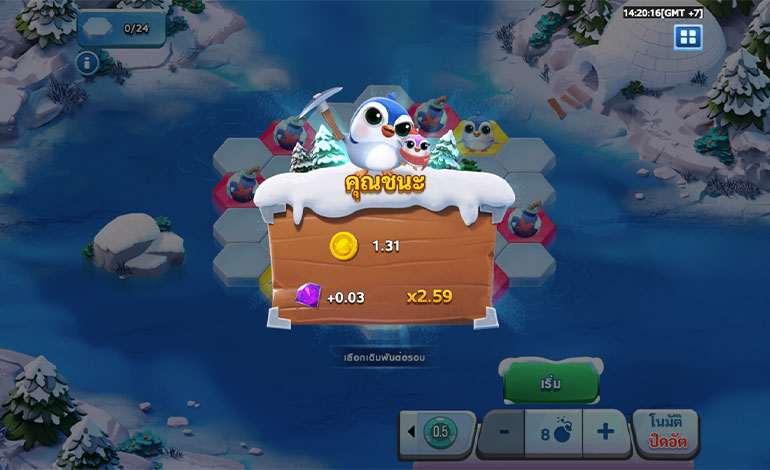Screen dimensions: 770x470
Task: Toggle the auto mode button
Action: tap(665, 433)
